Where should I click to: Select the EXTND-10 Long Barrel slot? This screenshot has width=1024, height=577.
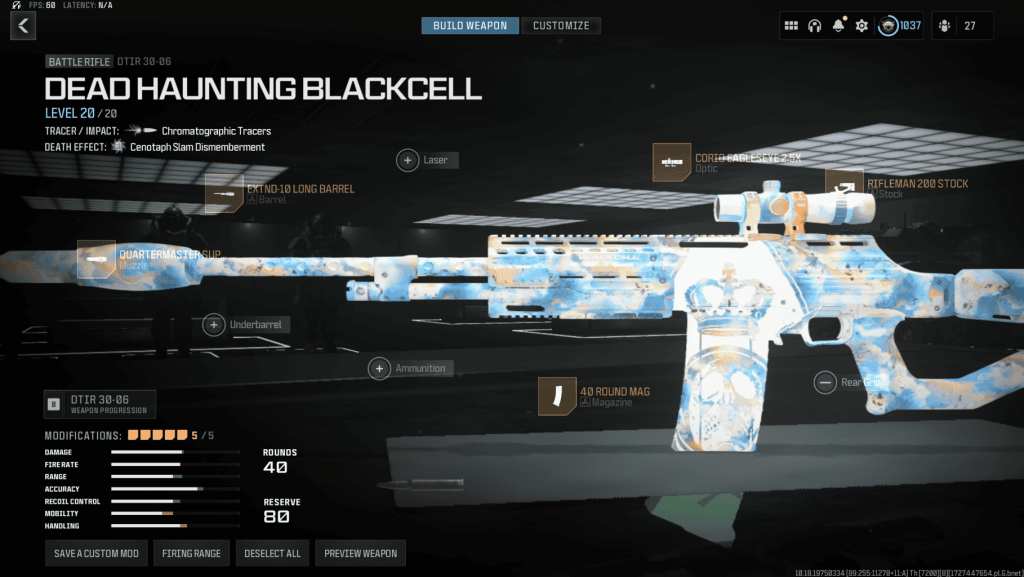(224, 193)
